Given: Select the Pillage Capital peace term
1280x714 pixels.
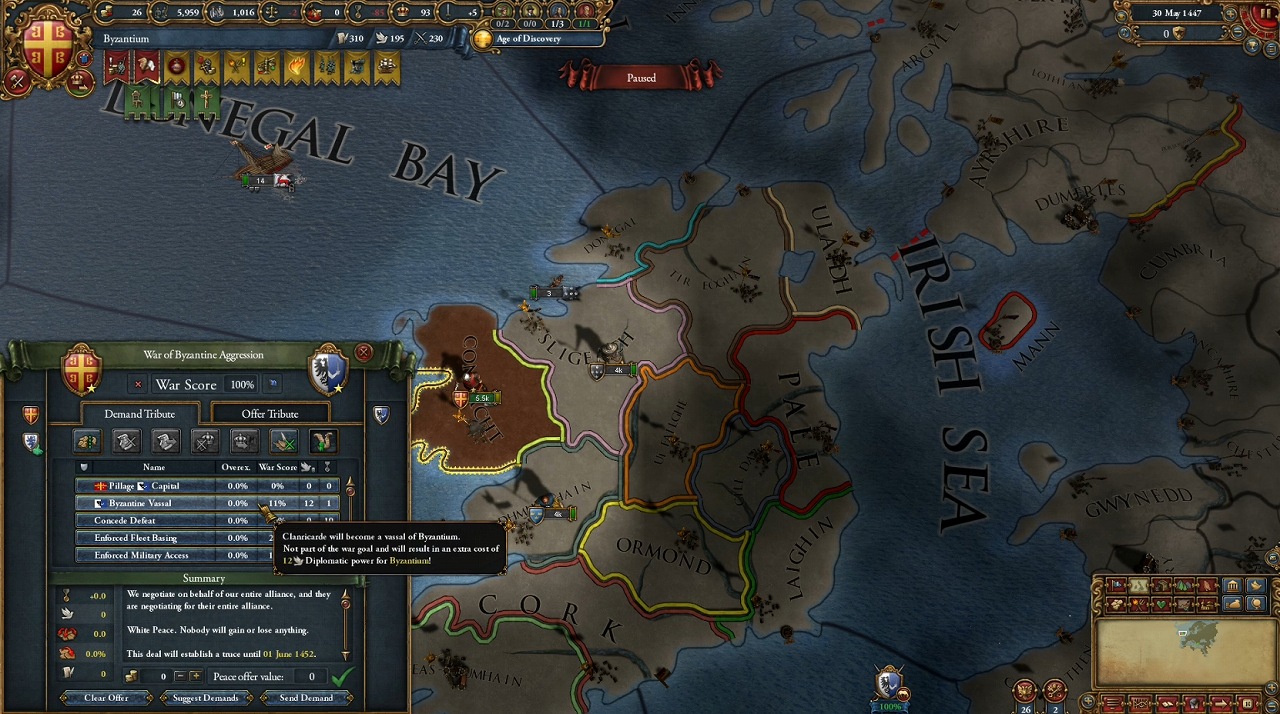Looking at the screenshot, I should point(150,486).
